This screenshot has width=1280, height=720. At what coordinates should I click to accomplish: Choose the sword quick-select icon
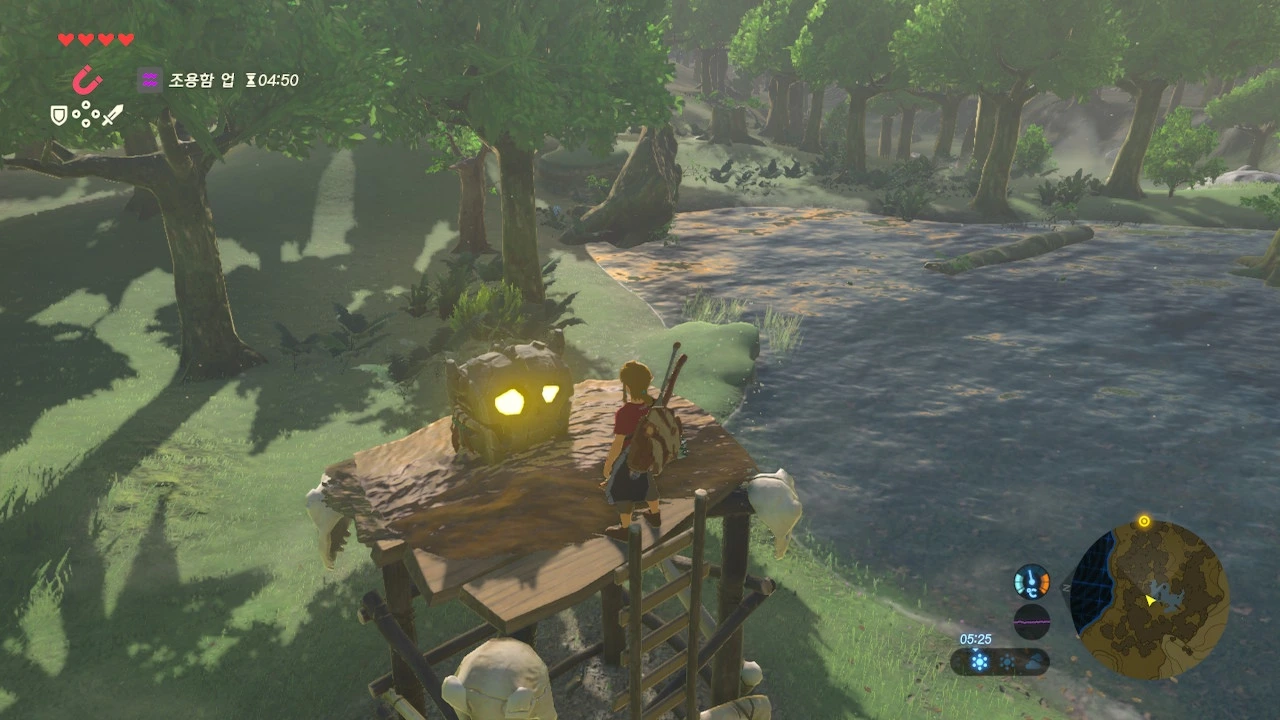coord(112,116)
